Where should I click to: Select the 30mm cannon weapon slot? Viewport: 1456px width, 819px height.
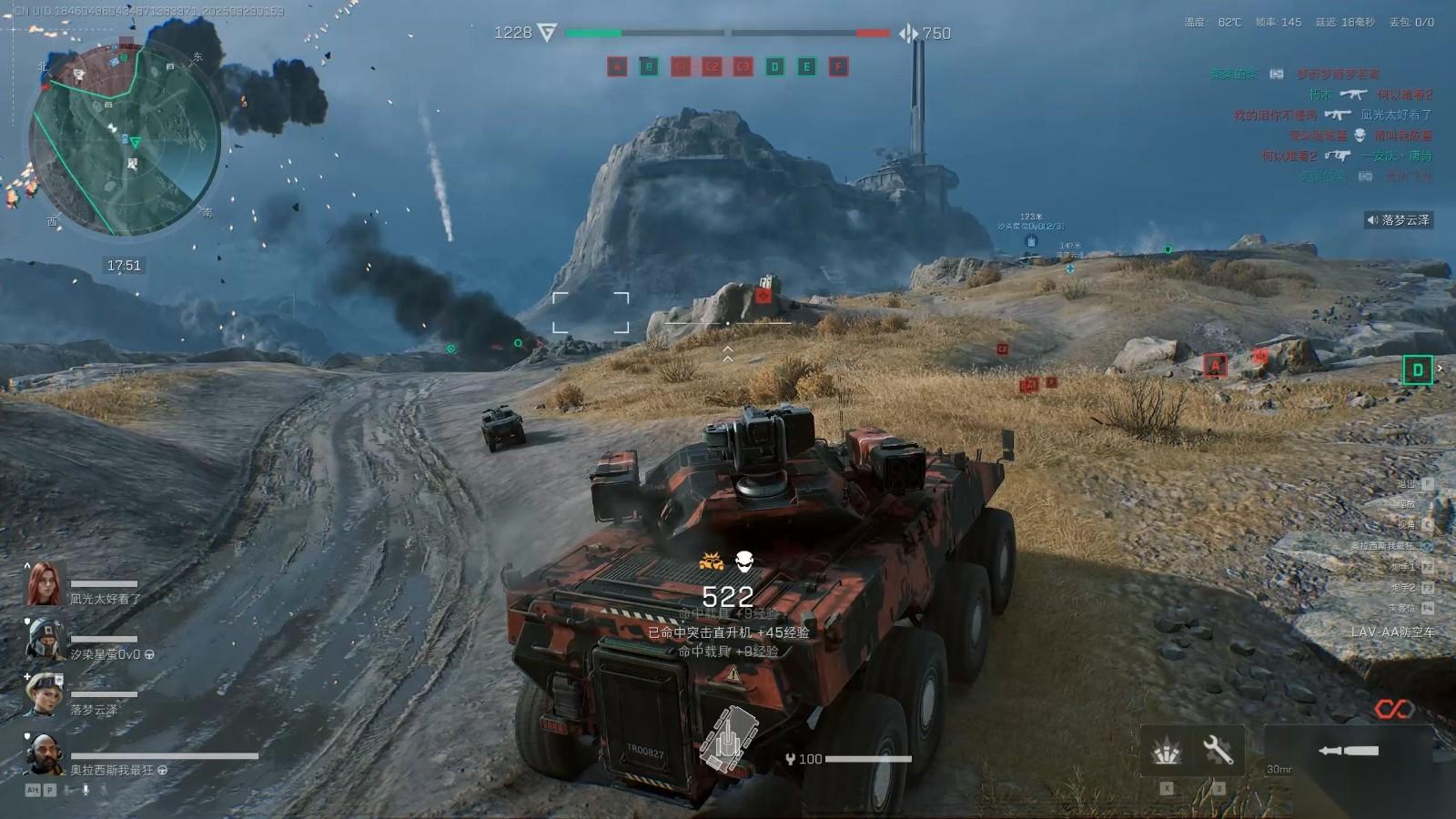coord(1349,751)
